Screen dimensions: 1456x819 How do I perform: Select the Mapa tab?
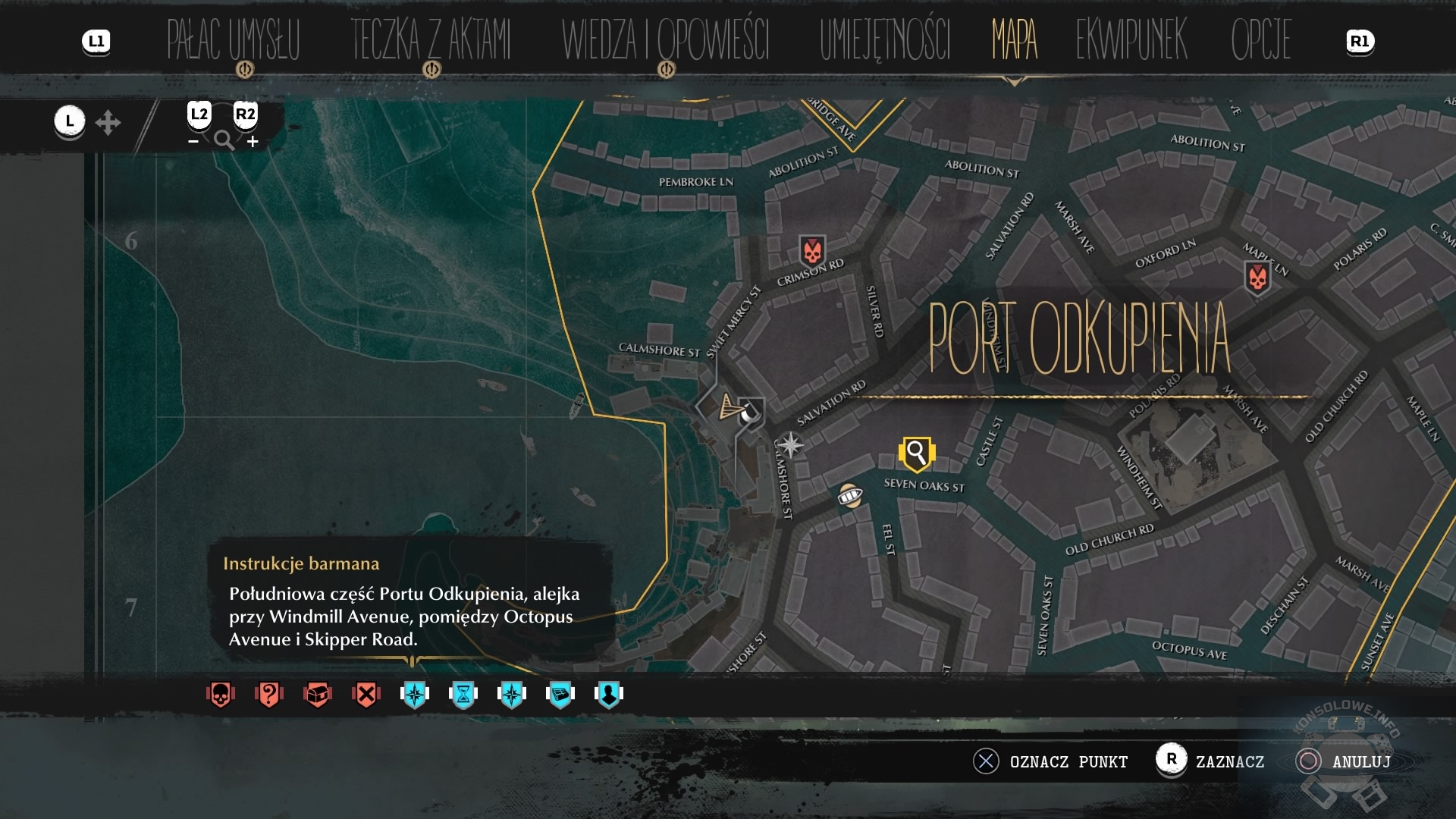pos(1014,39)
